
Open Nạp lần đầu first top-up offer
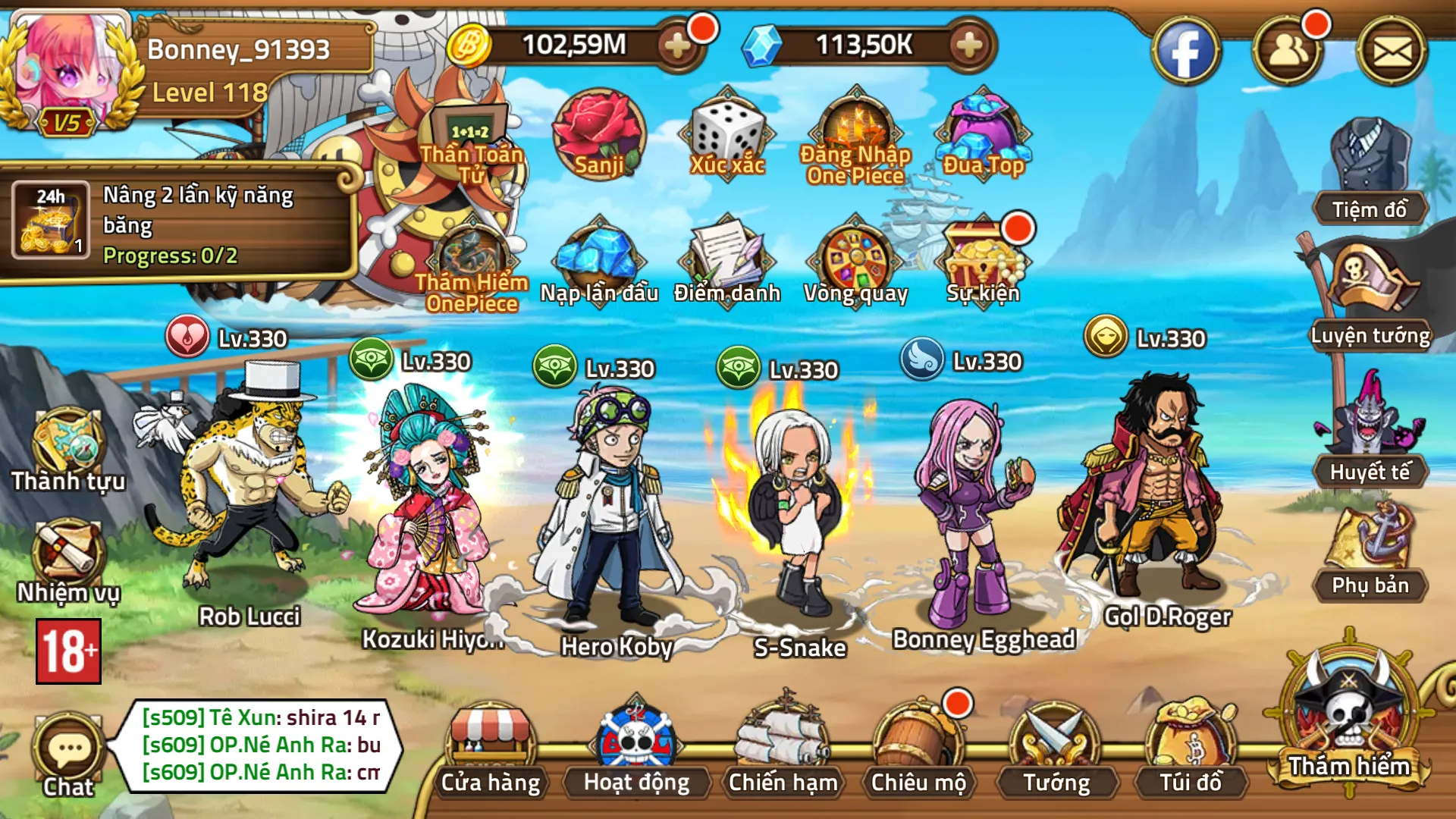[x=599, y=258]
